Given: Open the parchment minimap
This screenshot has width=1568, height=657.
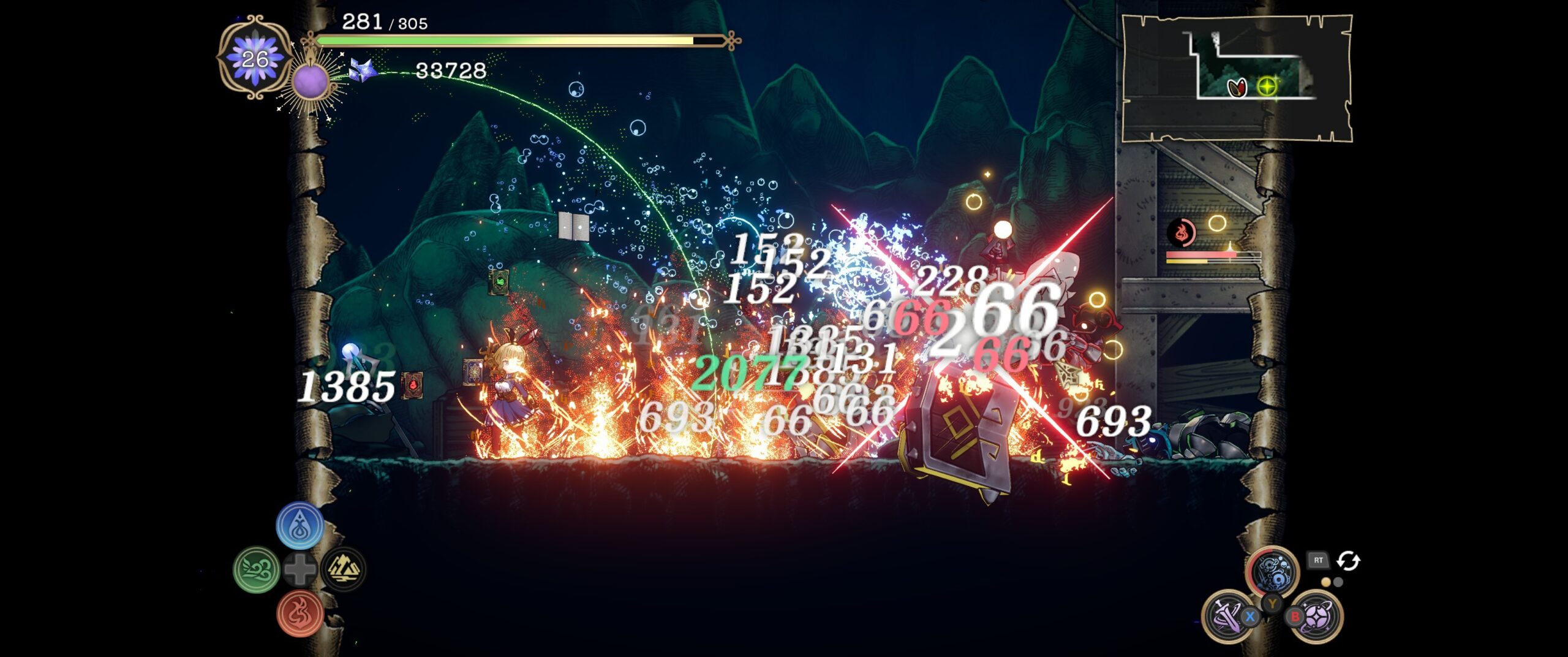Looking at the screenshot, I should (x=1237, y=78).
